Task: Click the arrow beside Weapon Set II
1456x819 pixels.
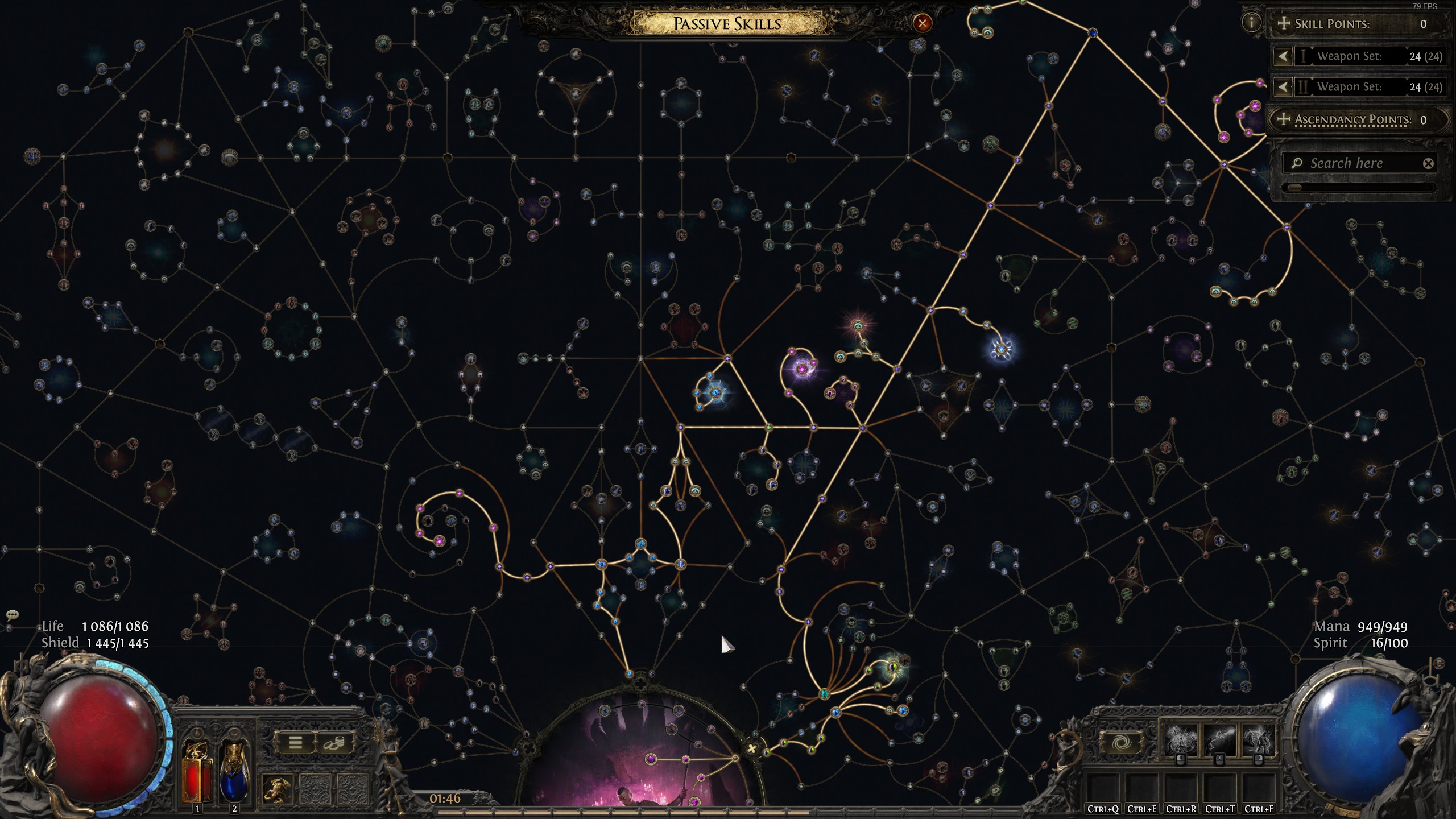Action: [x=1283, y=87]
